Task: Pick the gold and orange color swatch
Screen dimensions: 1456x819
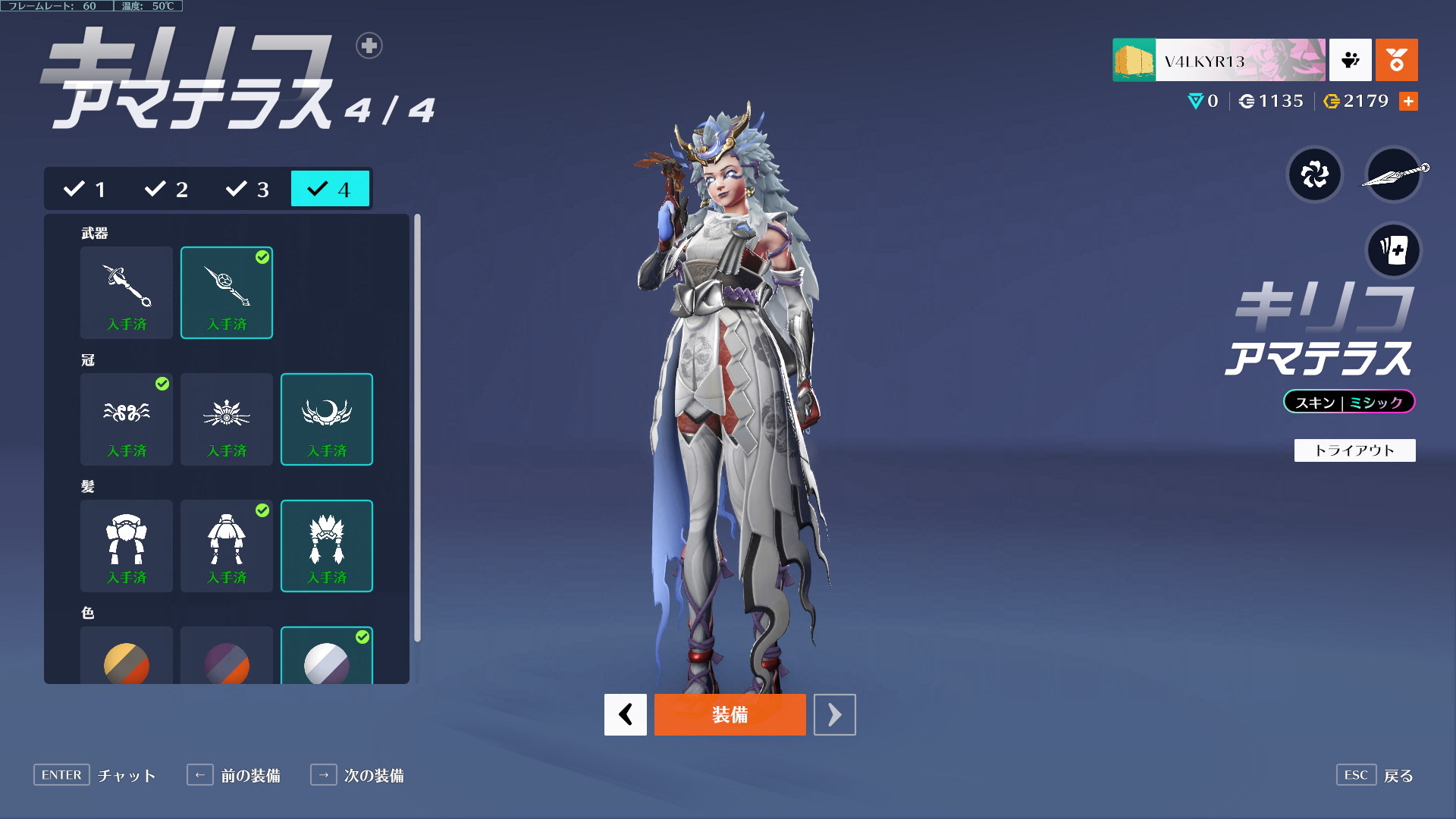Action: tap(127, 661)
